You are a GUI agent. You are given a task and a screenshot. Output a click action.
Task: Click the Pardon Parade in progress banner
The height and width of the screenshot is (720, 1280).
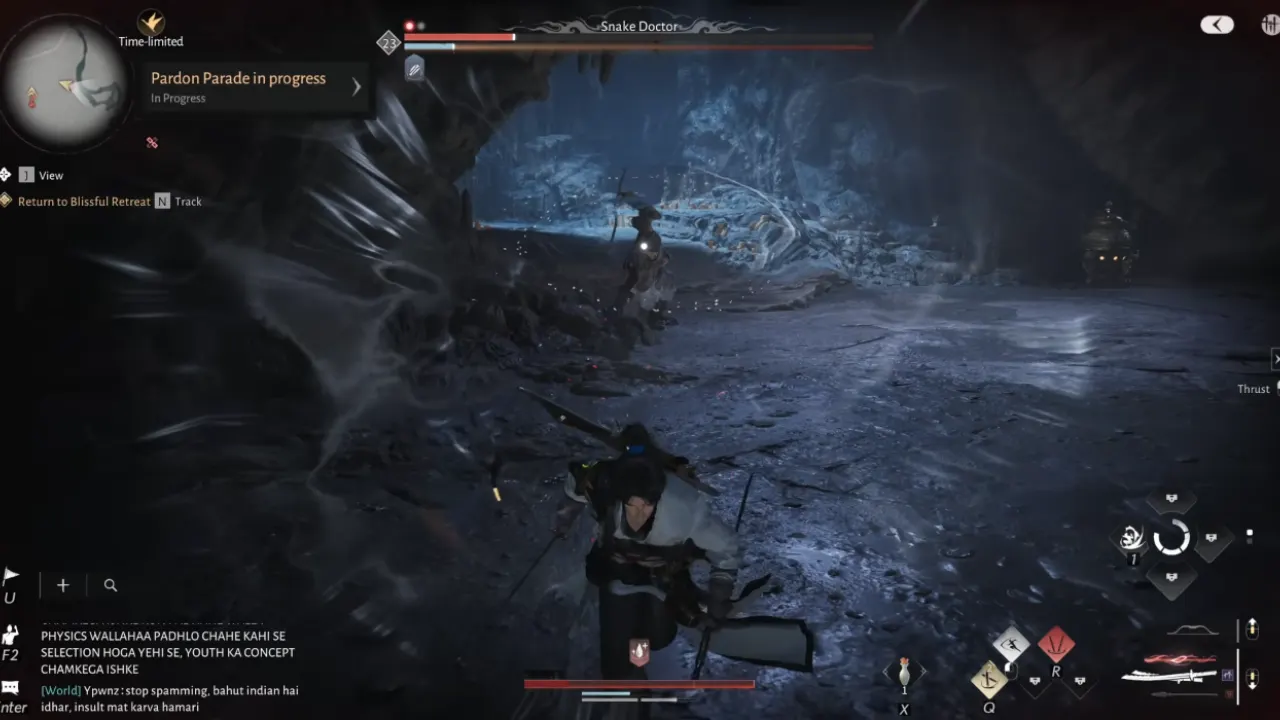(238, 78)
